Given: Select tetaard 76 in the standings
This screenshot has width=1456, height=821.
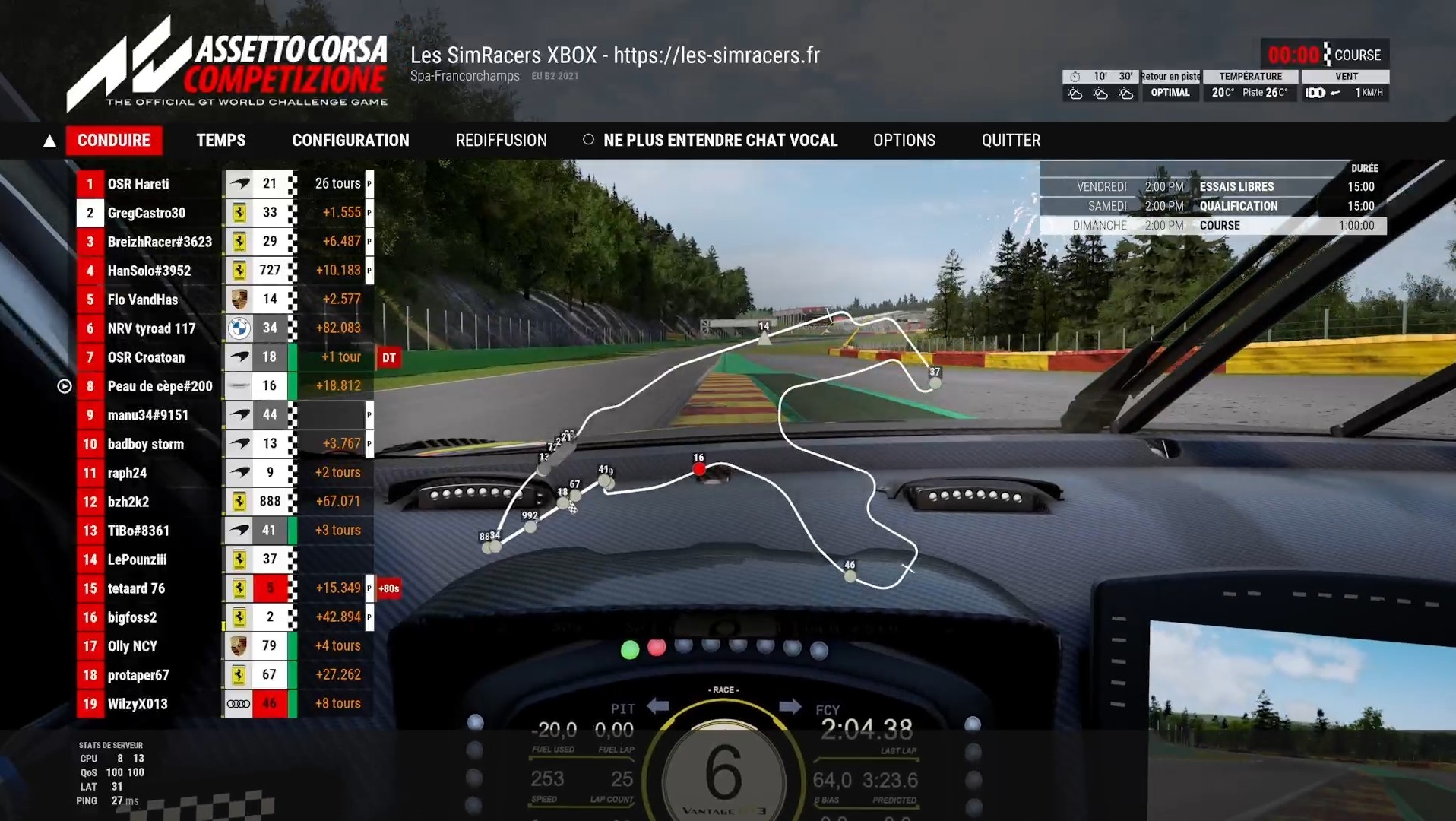Looking at the screenshot, I should point(136,588).
